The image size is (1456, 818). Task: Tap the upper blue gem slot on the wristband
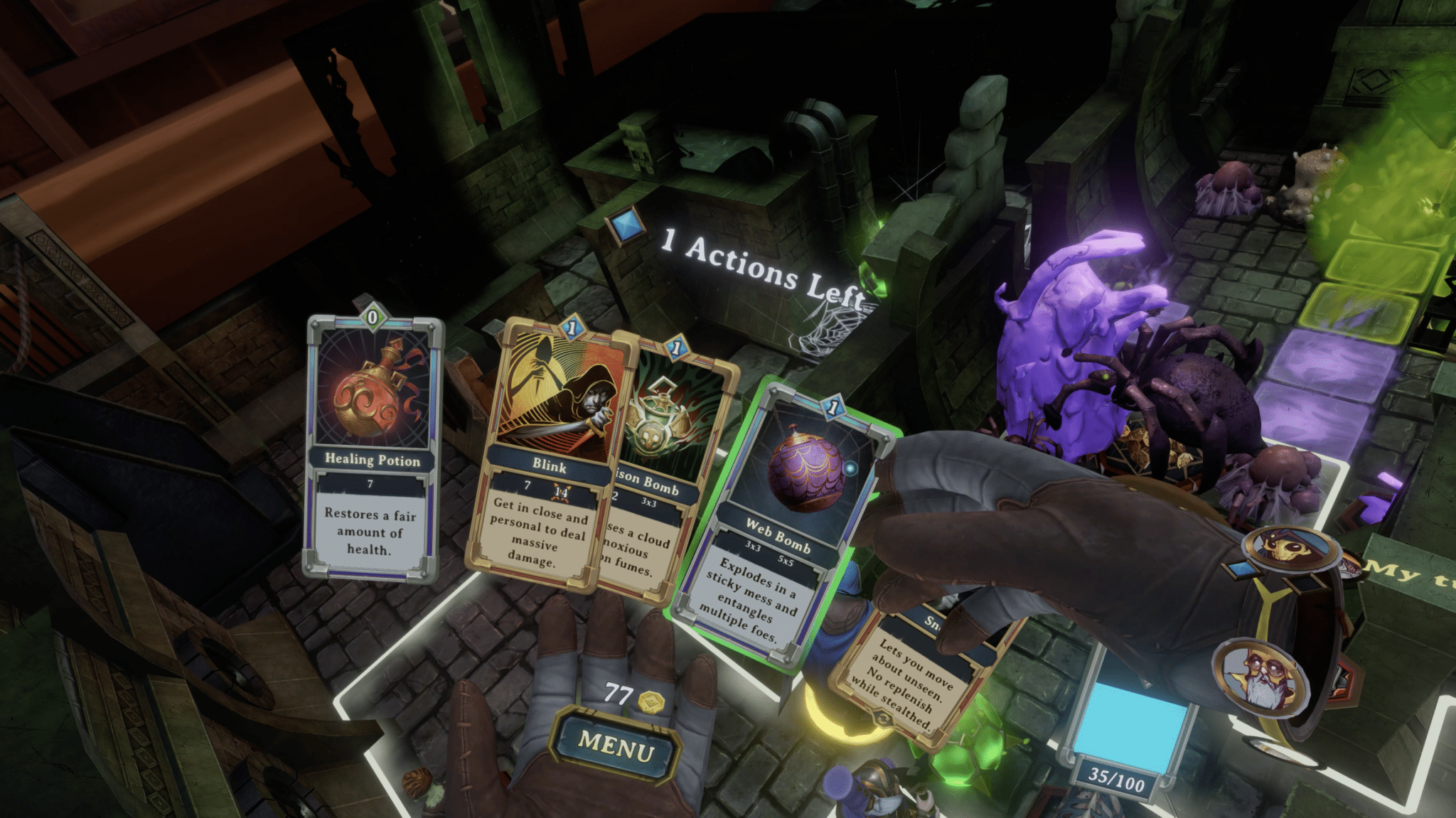pos(1242,569)
